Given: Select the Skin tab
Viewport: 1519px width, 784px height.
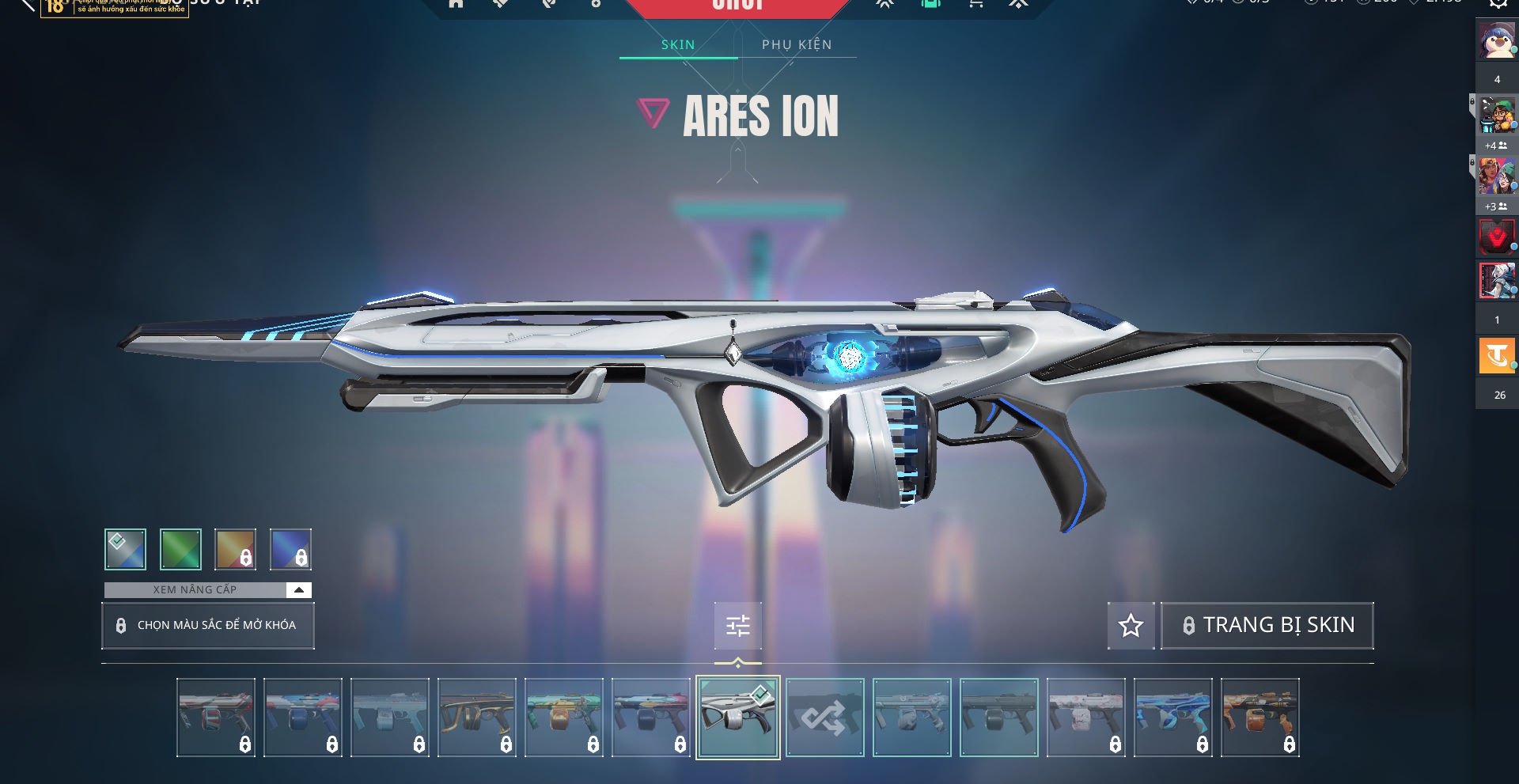Looking at the screenshot, I should click(678, 44).
